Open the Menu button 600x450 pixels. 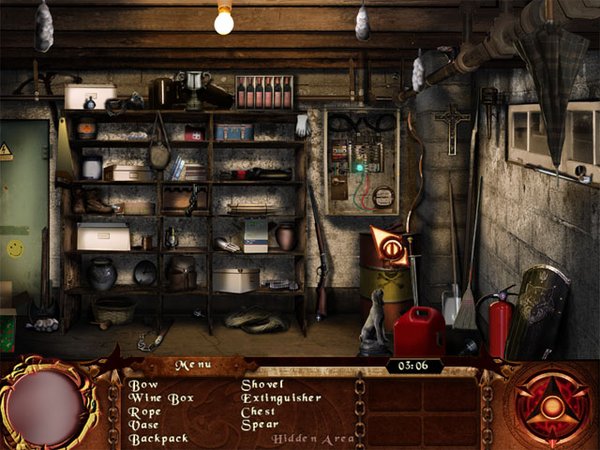pyautogui.click(x=193, y=366)
